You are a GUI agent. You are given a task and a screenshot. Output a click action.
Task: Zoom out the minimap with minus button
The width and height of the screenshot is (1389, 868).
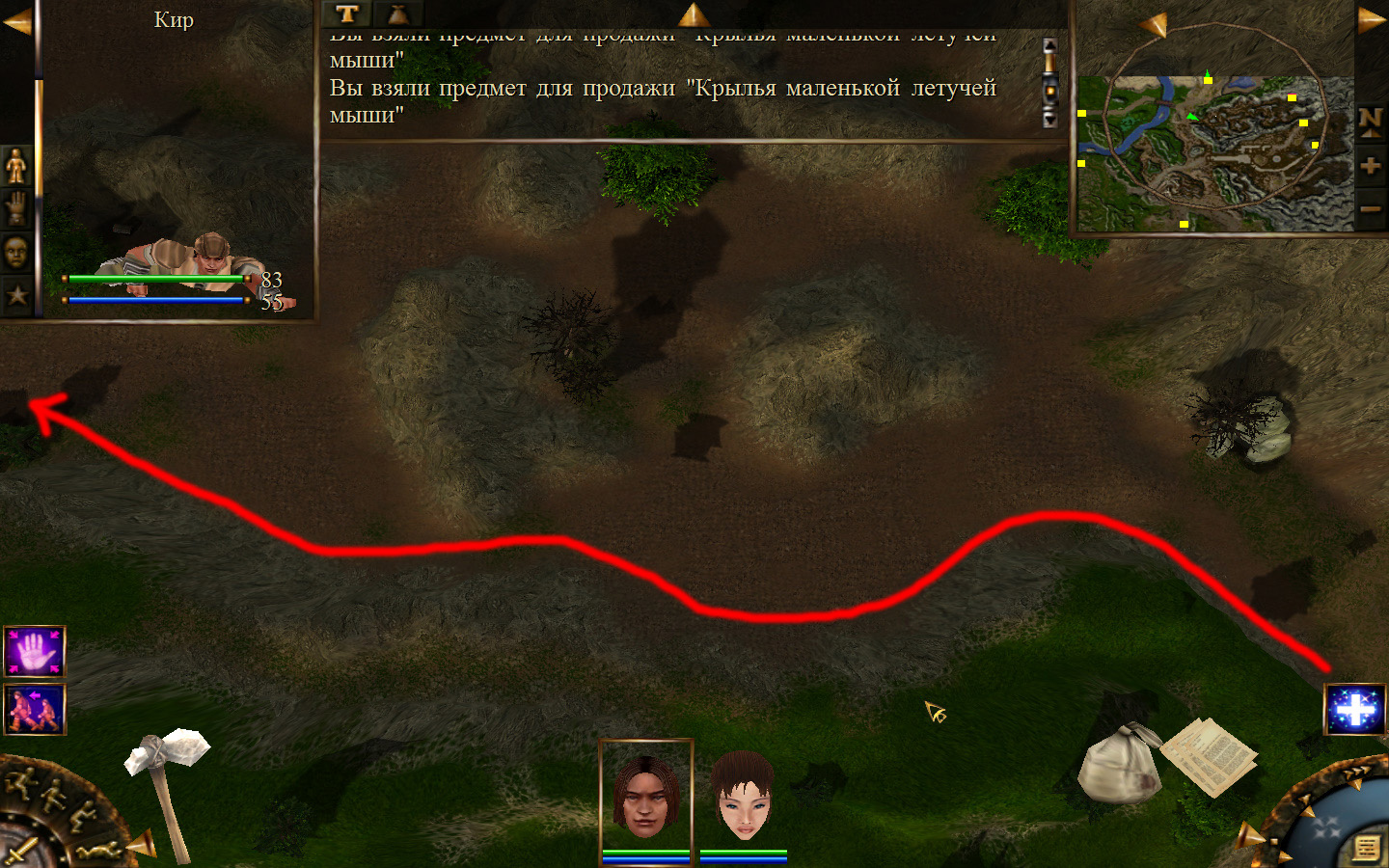click(1371, 208)
